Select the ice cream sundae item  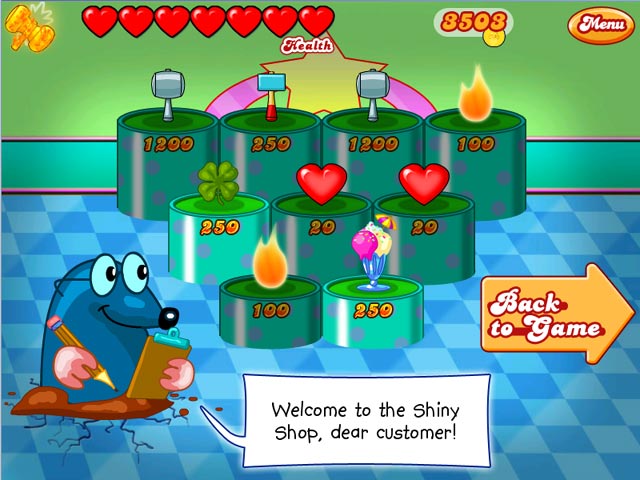click(x=371, y=254)
